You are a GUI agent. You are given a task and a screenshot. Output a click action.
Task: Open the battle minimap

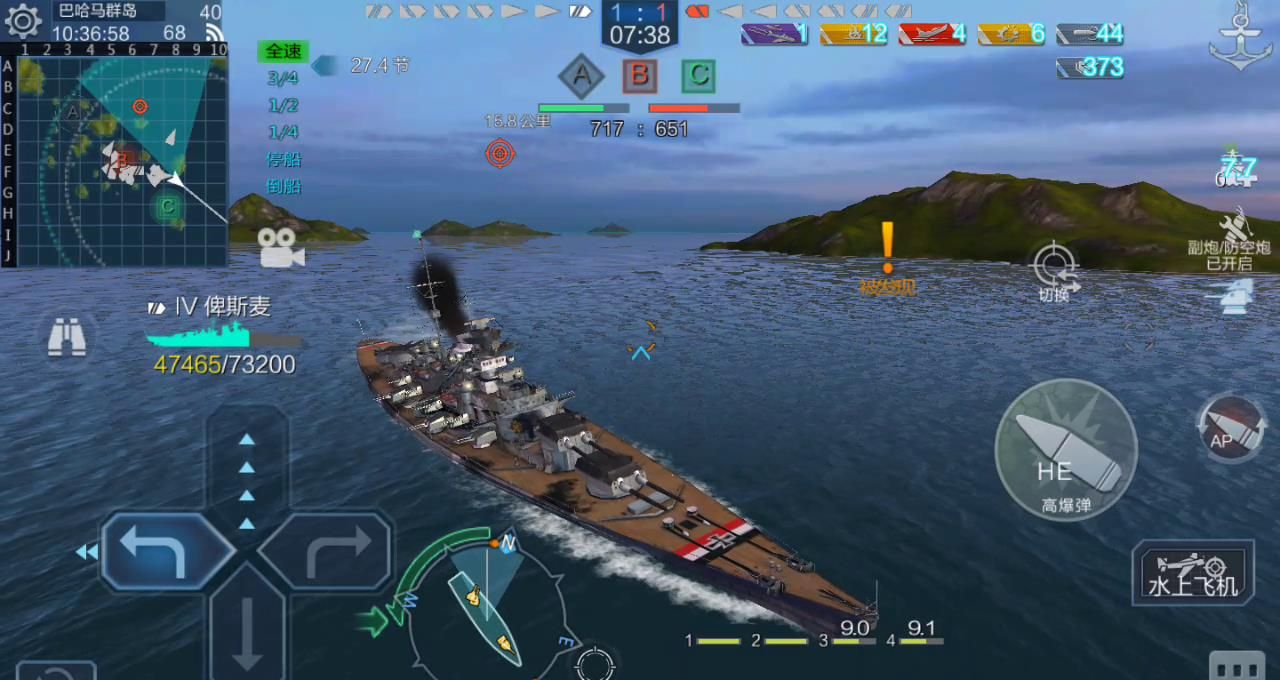[x=122, y=155]
